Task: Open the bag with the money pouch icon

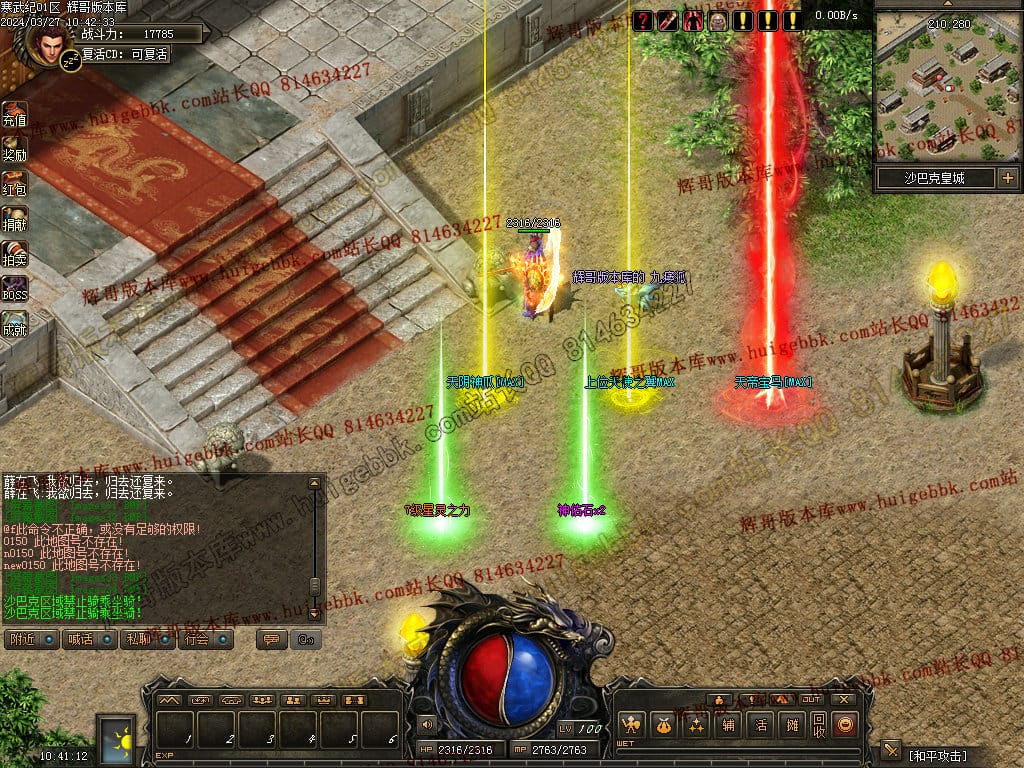Action: [x=661, y=725]
